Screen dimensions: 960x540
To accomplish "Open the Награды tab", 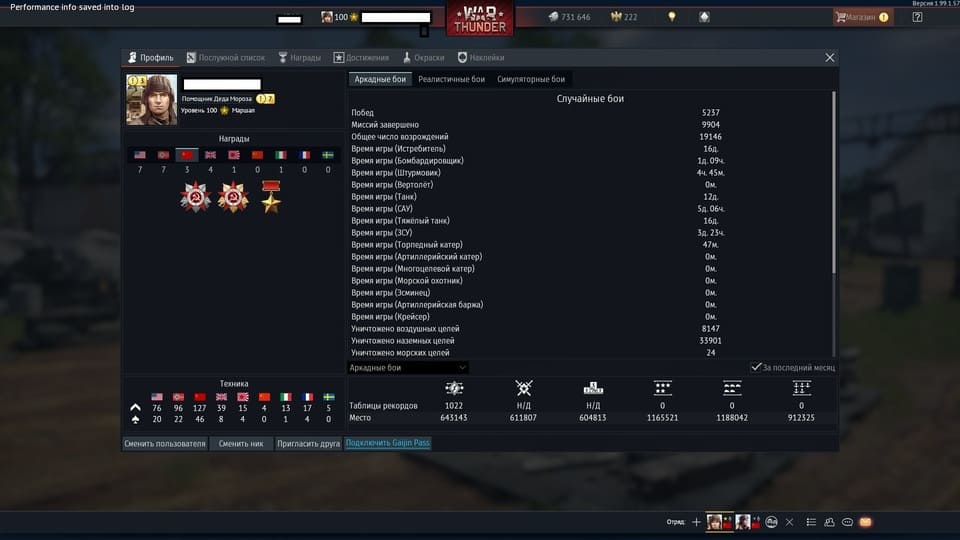I will 299,58.
